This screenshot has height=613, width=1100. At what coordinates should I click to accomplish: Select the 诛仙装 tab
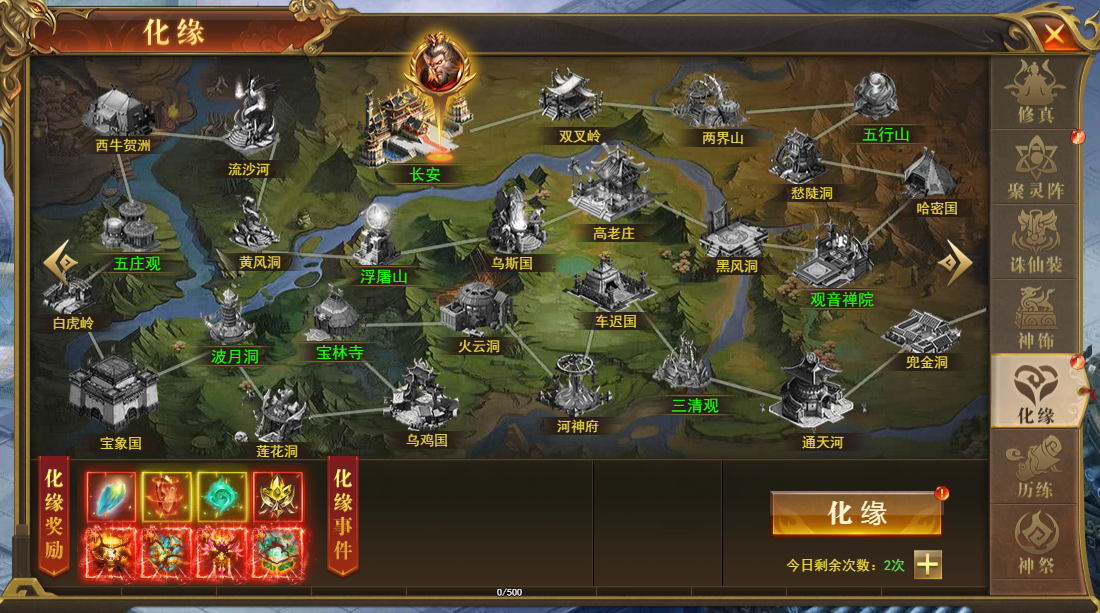coord(1035,242)
